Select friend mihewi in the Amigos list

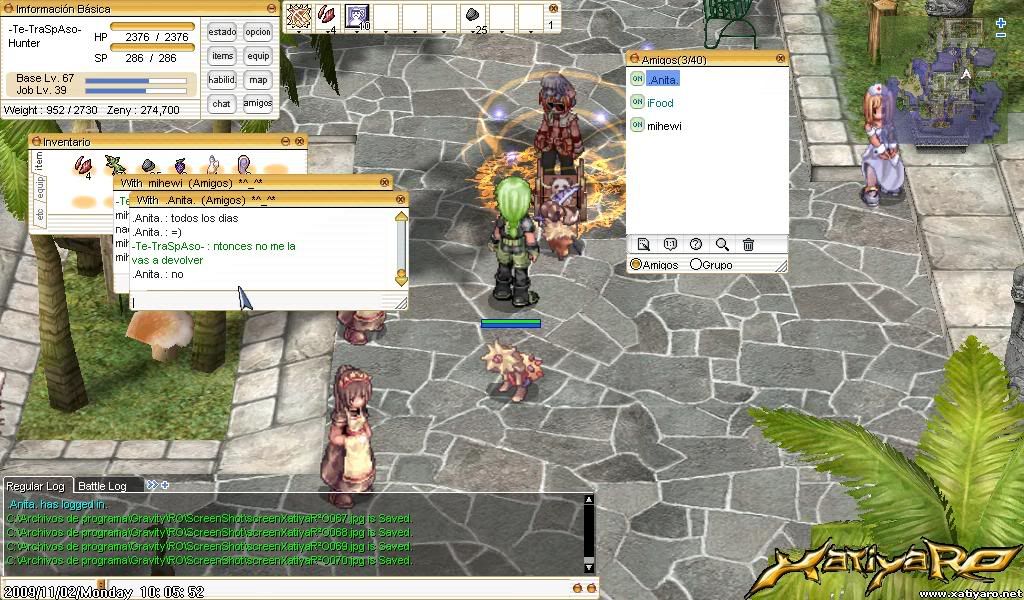point(664,126)
